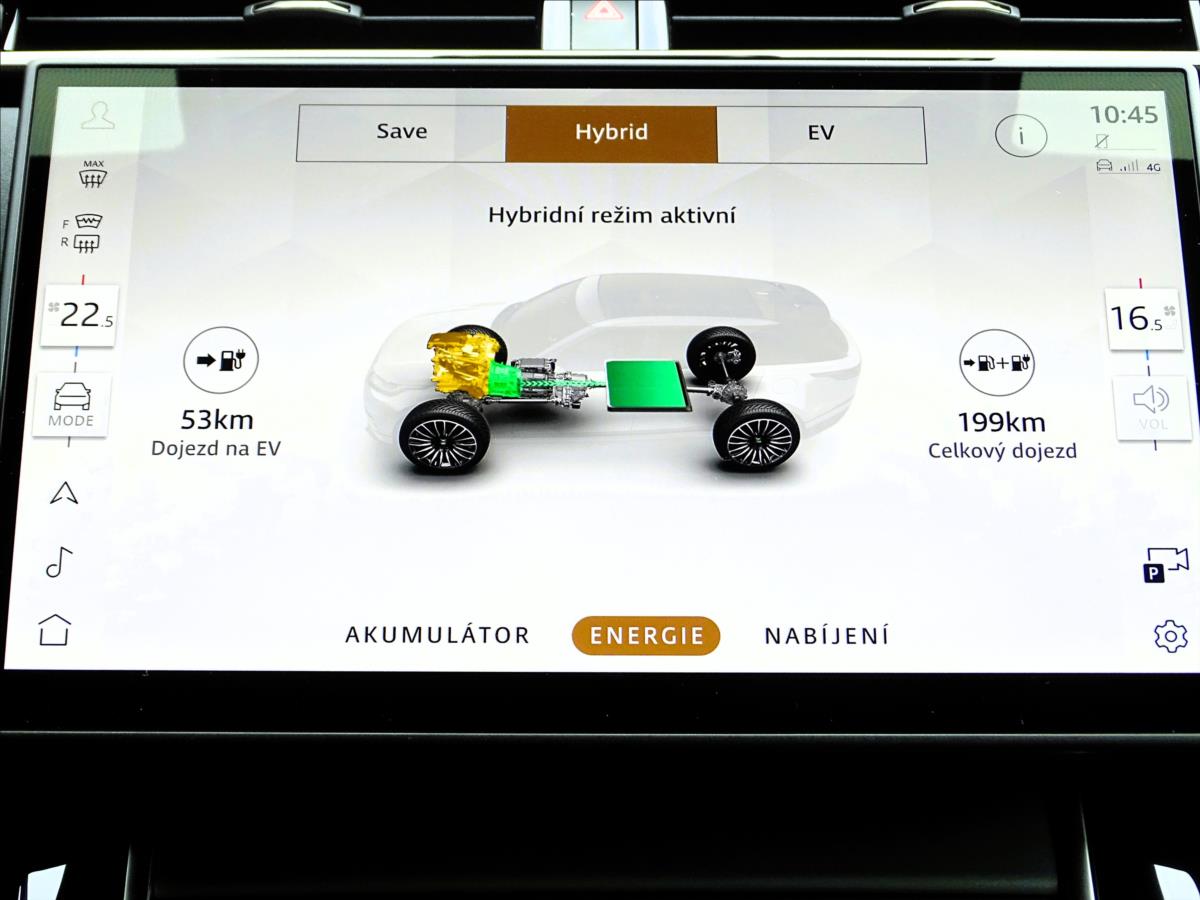This screenshot has height=900, width=1200.
Task: Open the parking camera view
Action: [x=1166, y=564]
